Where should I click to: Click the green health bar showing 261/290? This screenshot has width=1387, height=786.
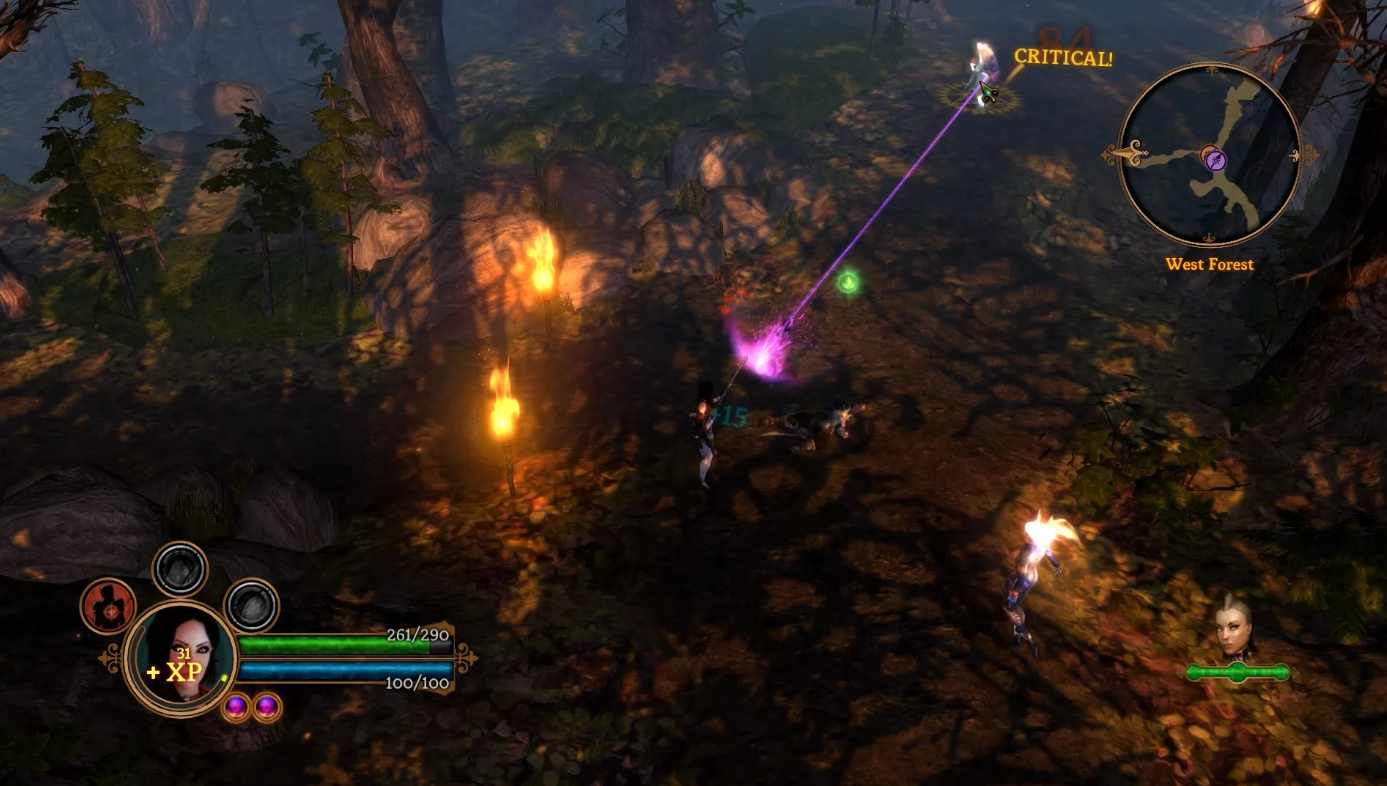coord(336,644)
